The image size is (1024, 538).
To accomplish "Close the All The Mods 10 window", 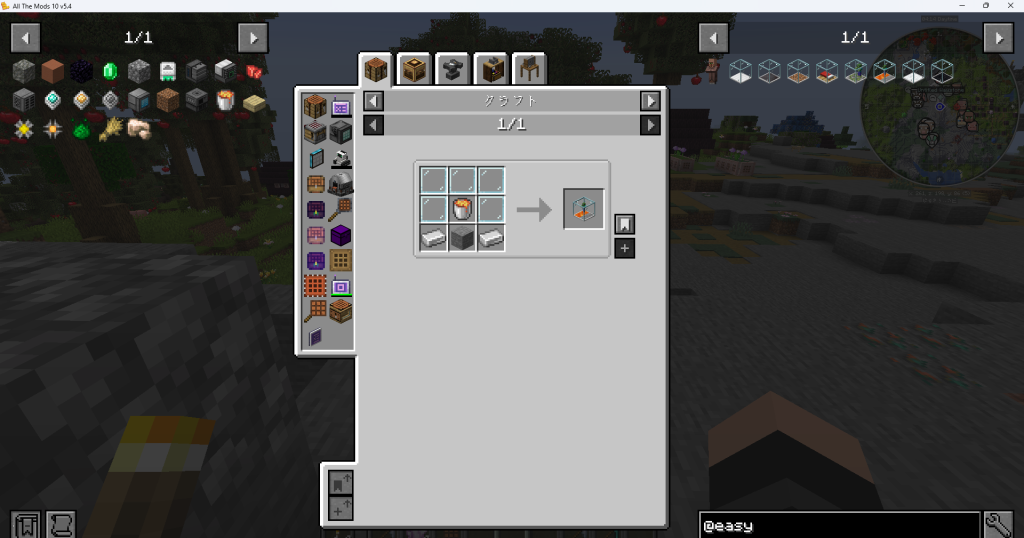I will pos(1011,5).
